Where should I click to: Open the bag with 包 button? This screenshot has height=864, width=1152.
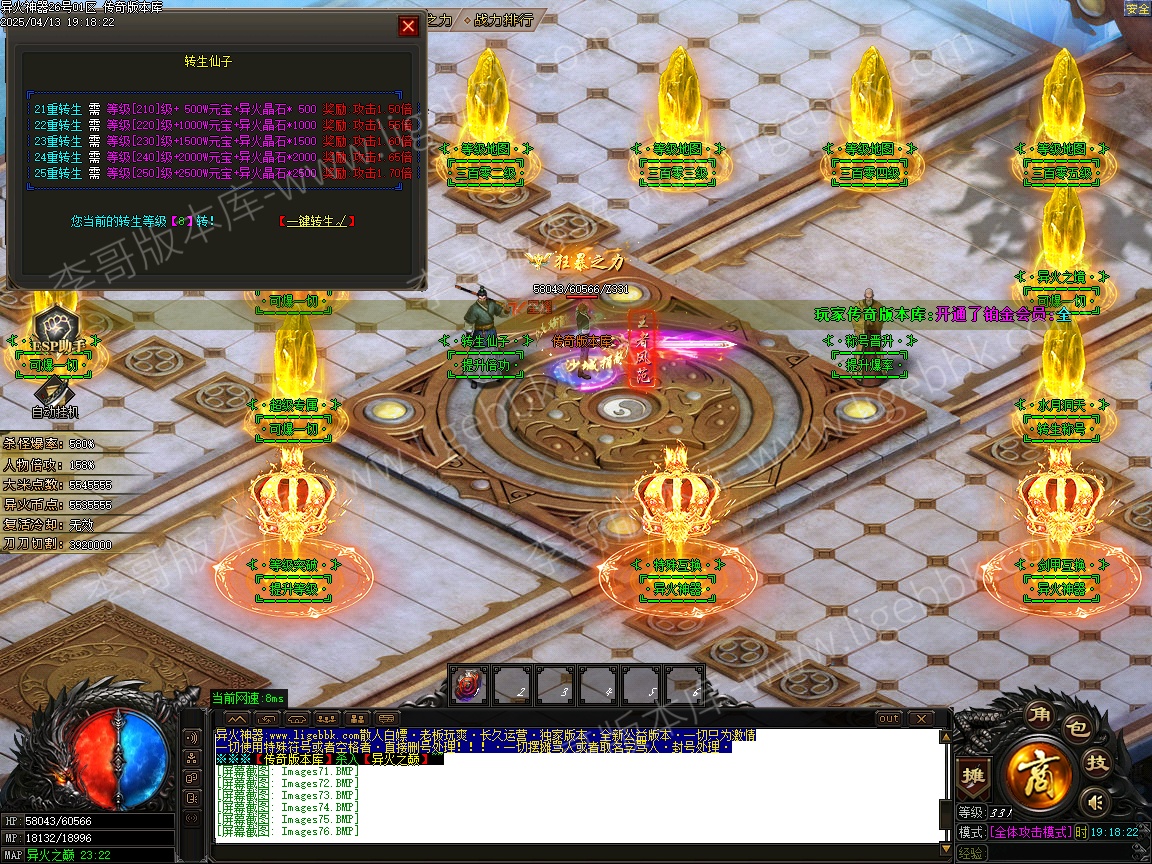pyautogui.click(x=1076, y=729)
